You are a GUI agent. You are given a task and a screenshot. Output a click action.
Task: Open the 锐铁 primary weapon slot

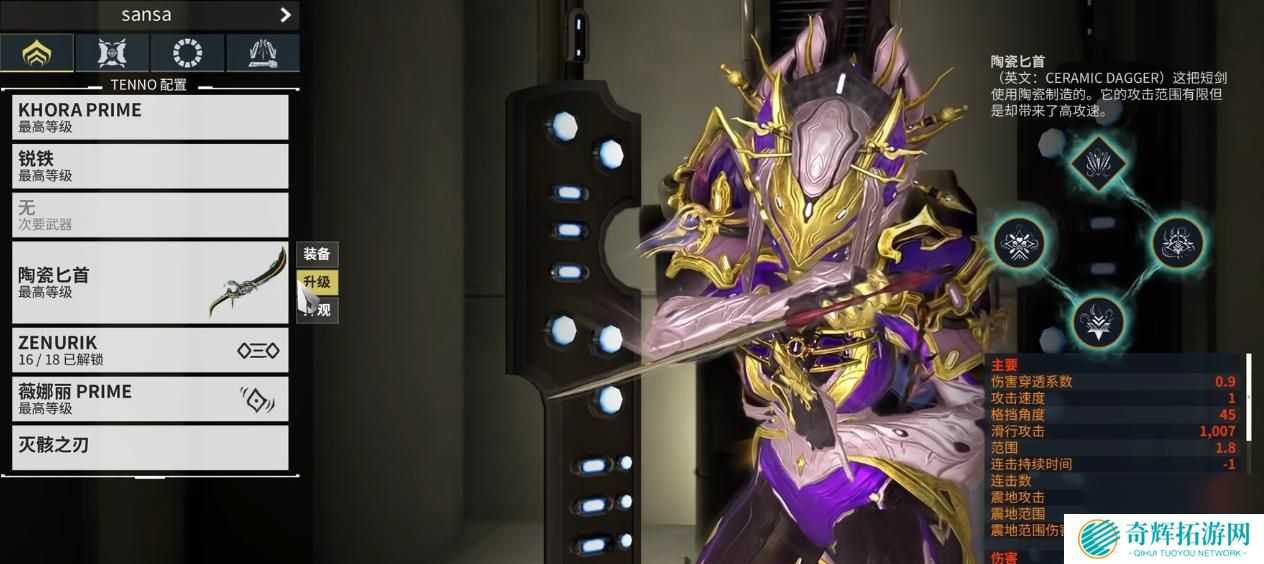[x=150, y=166]
